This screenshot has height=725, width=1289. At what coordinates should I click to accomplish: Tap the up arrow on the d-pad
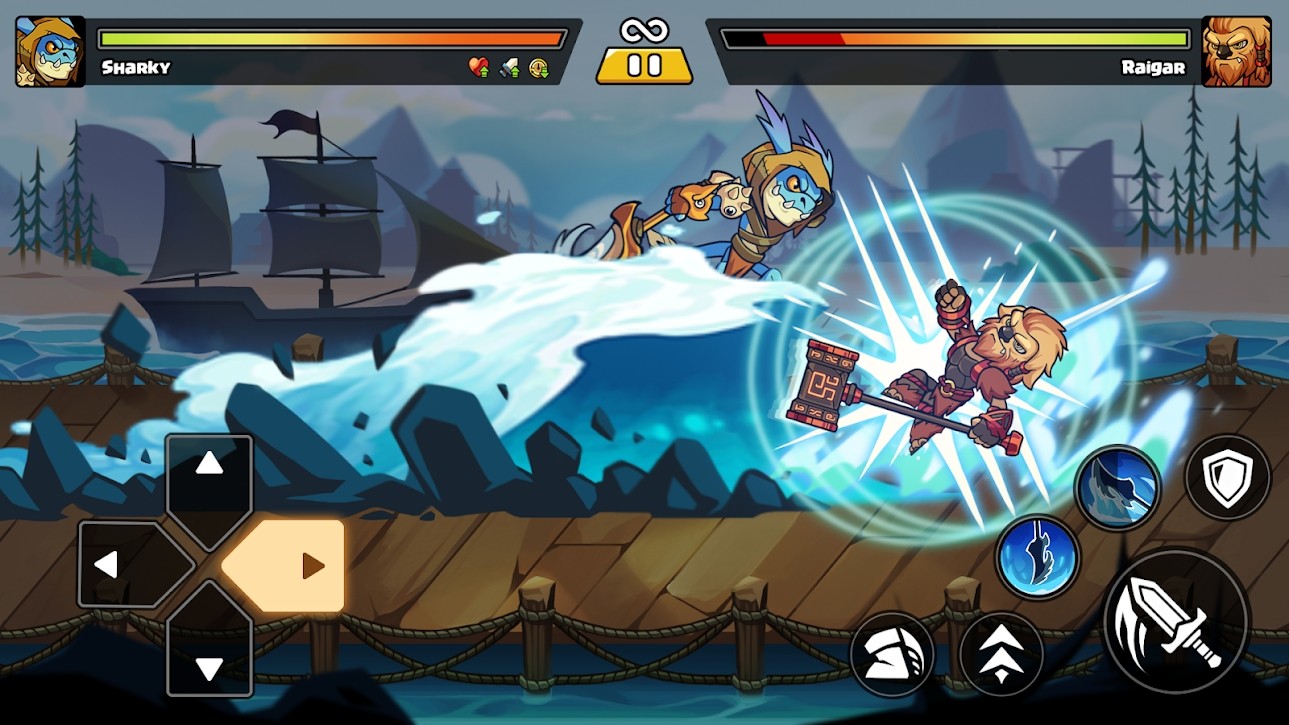point(208,465)
